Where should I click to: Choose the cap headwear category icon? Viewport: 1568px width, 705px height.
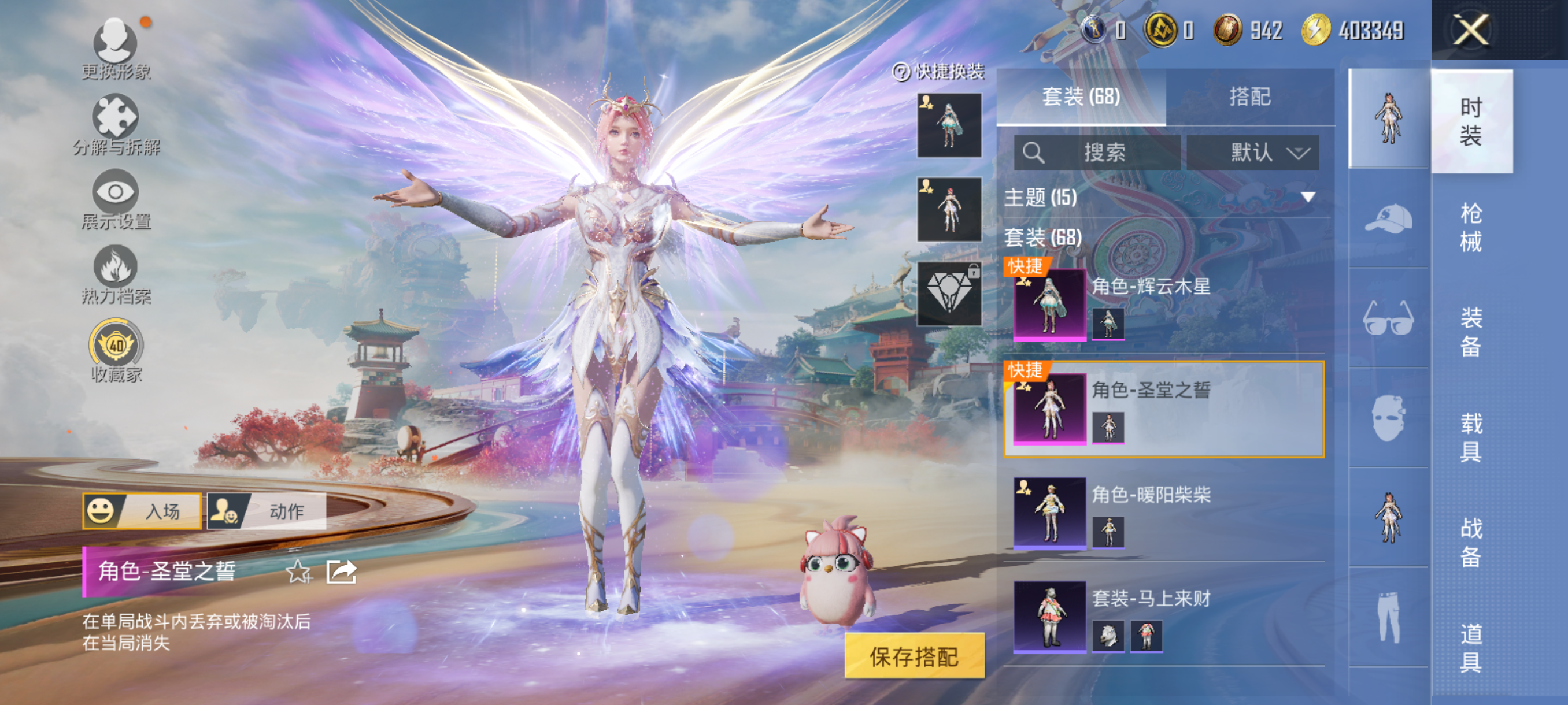(1388, 218)
